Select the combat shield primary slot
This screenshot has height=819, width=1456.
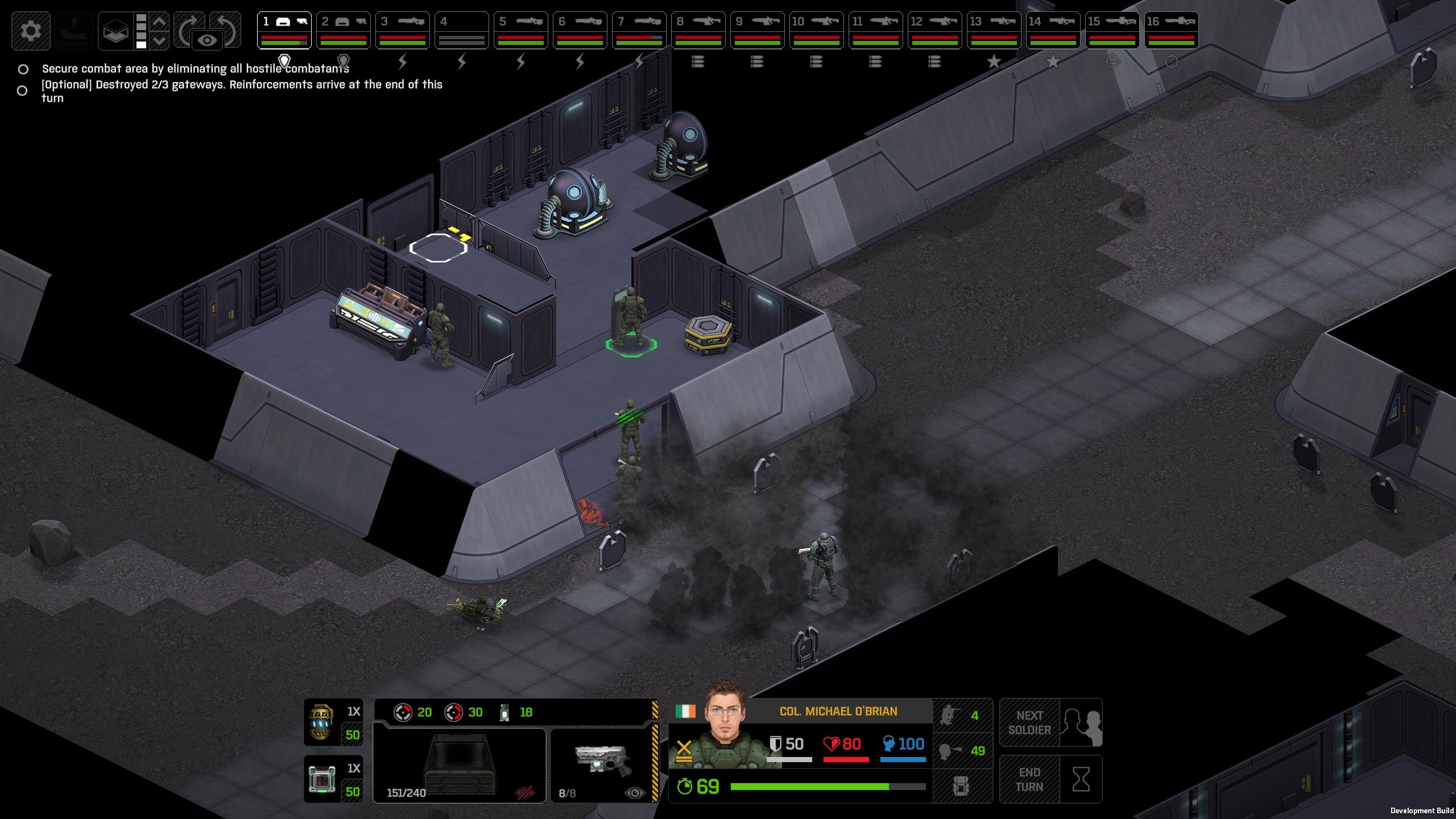click(x=460, y=765)
